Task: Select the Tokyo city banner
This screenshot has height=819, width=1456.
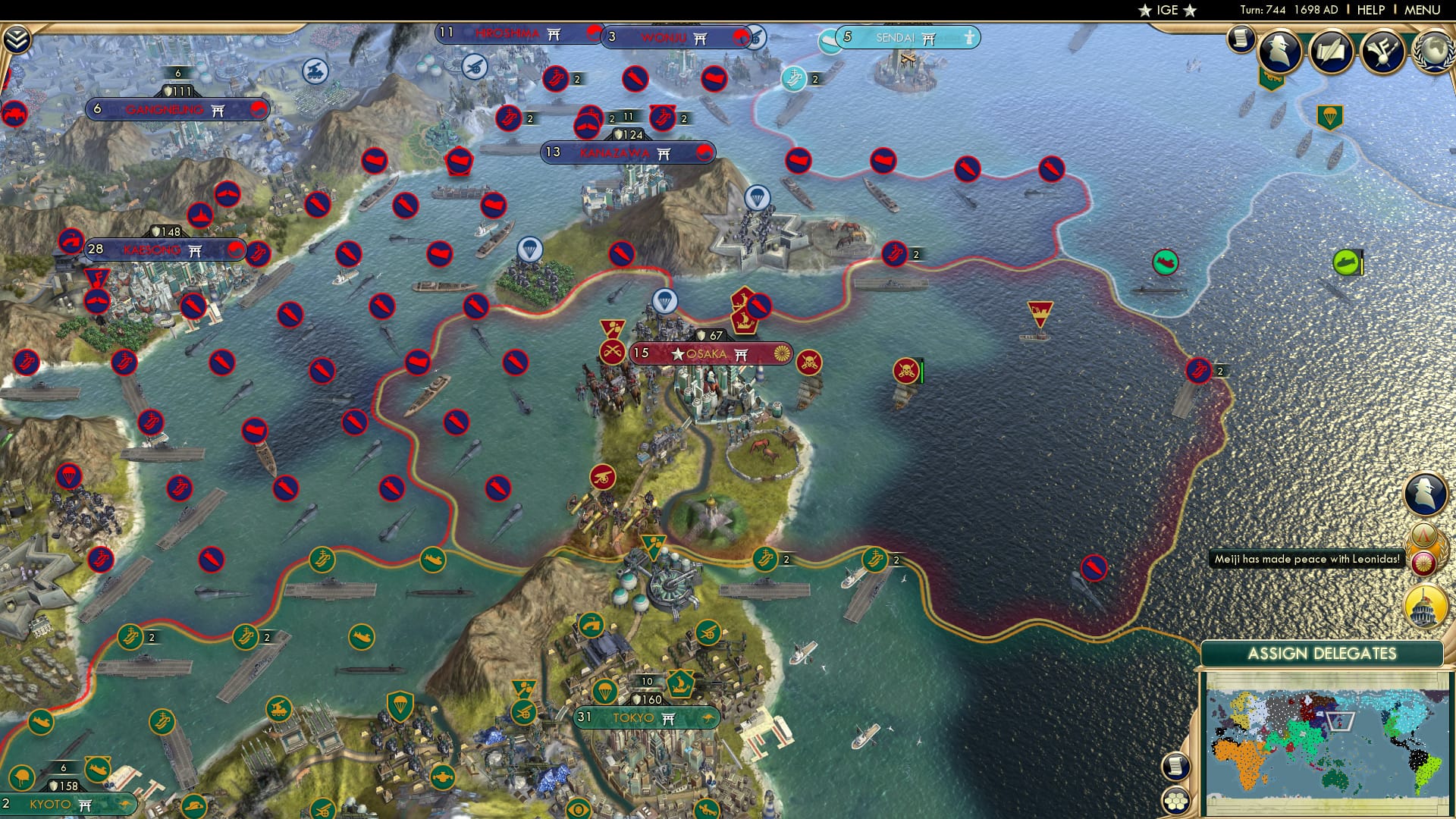Action: [x=645, y=716]
